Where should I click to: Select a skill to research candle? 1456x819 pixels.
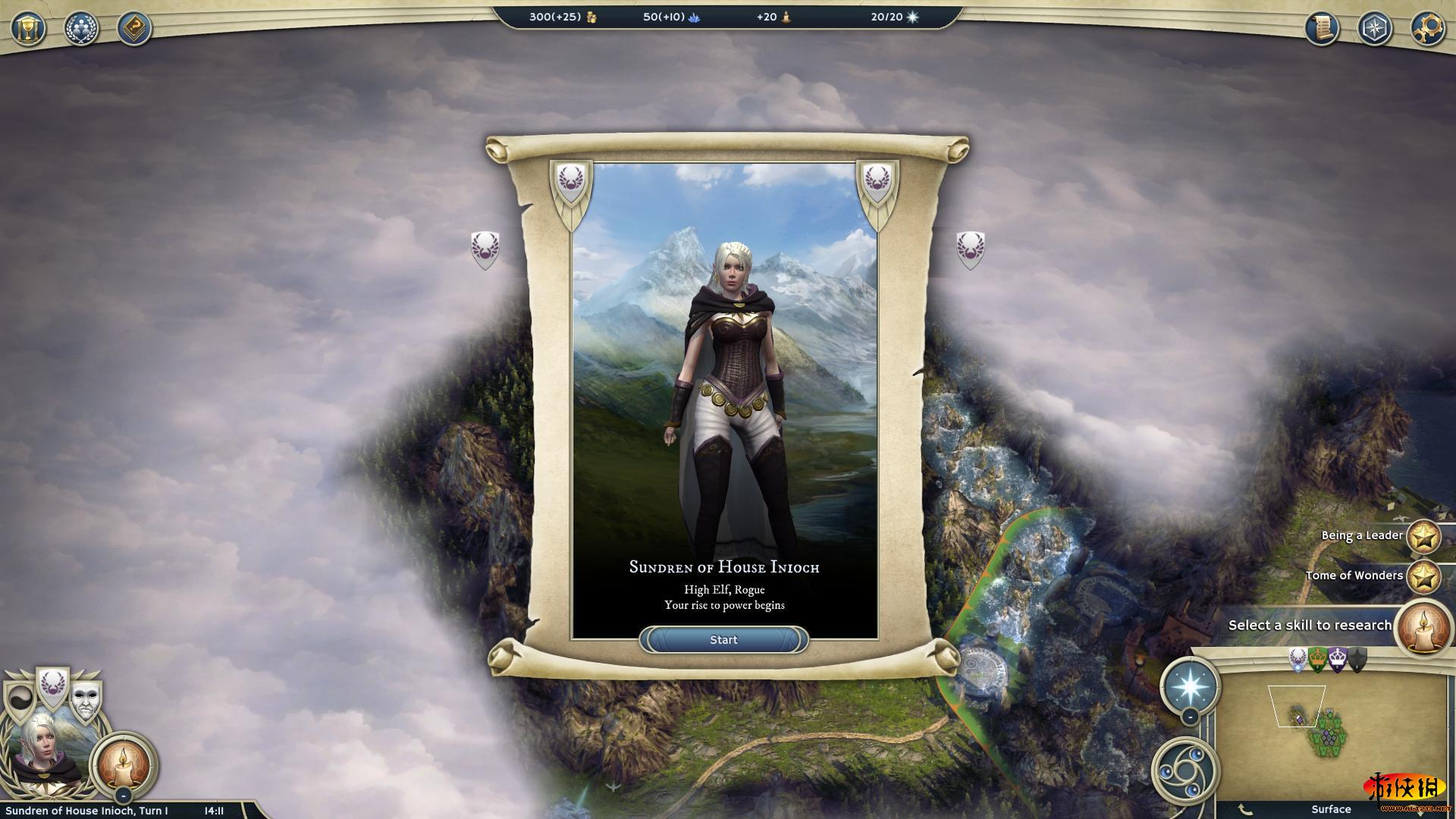click(1422, 626)
